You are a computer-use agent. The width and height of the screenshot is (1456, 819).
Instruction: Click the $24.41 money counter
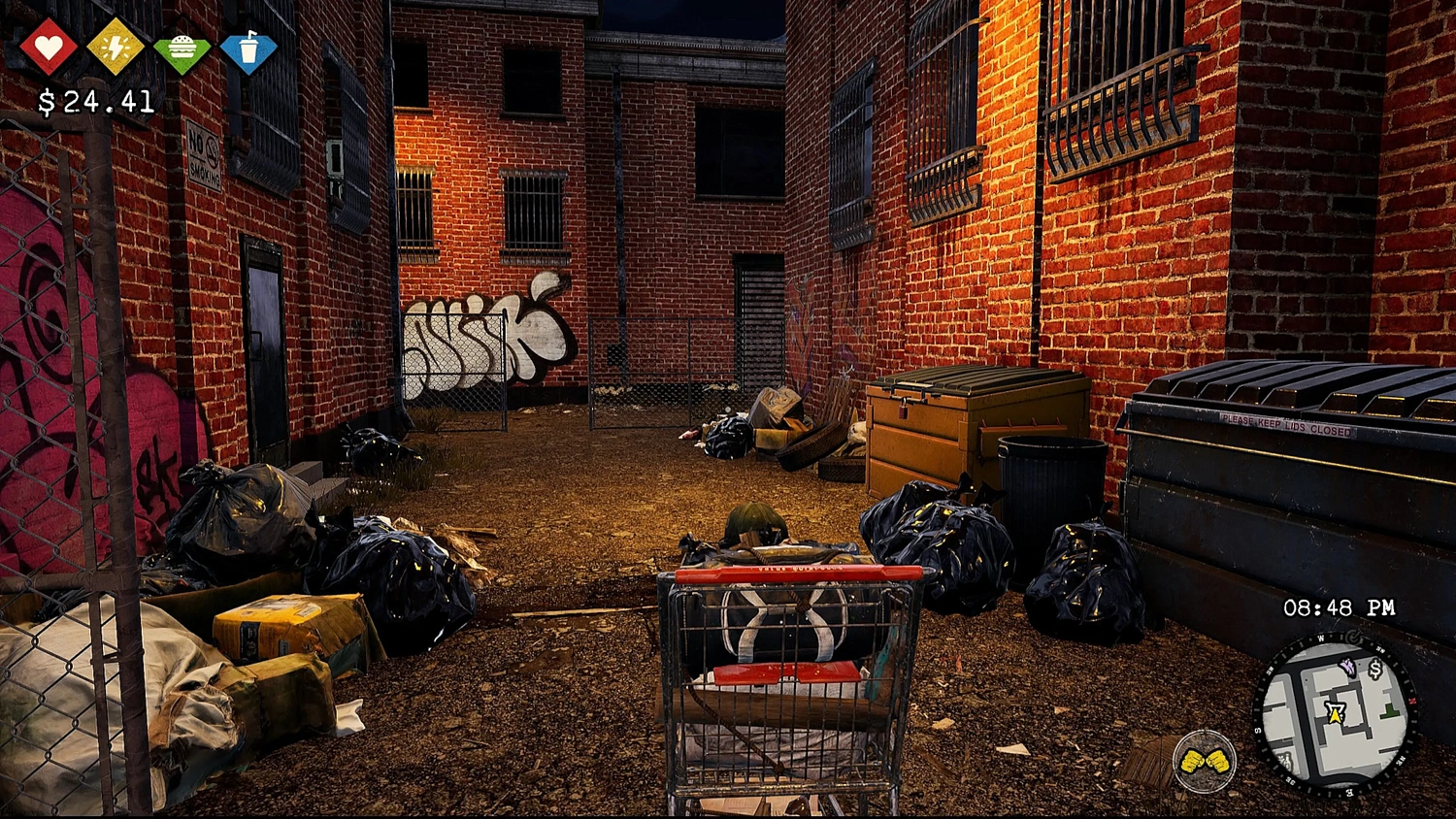(94, 99)
